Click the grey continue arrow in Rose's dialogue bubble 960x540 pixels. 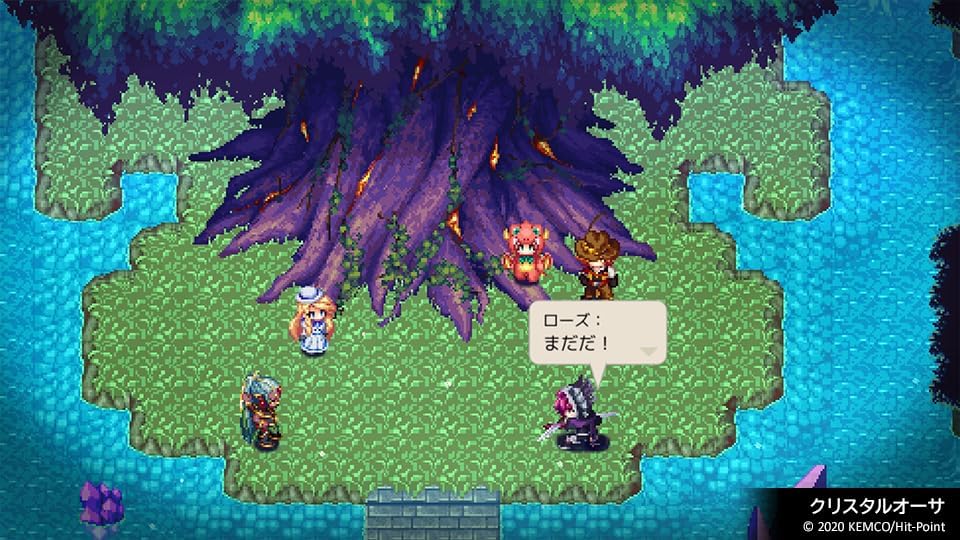(650, 351)
